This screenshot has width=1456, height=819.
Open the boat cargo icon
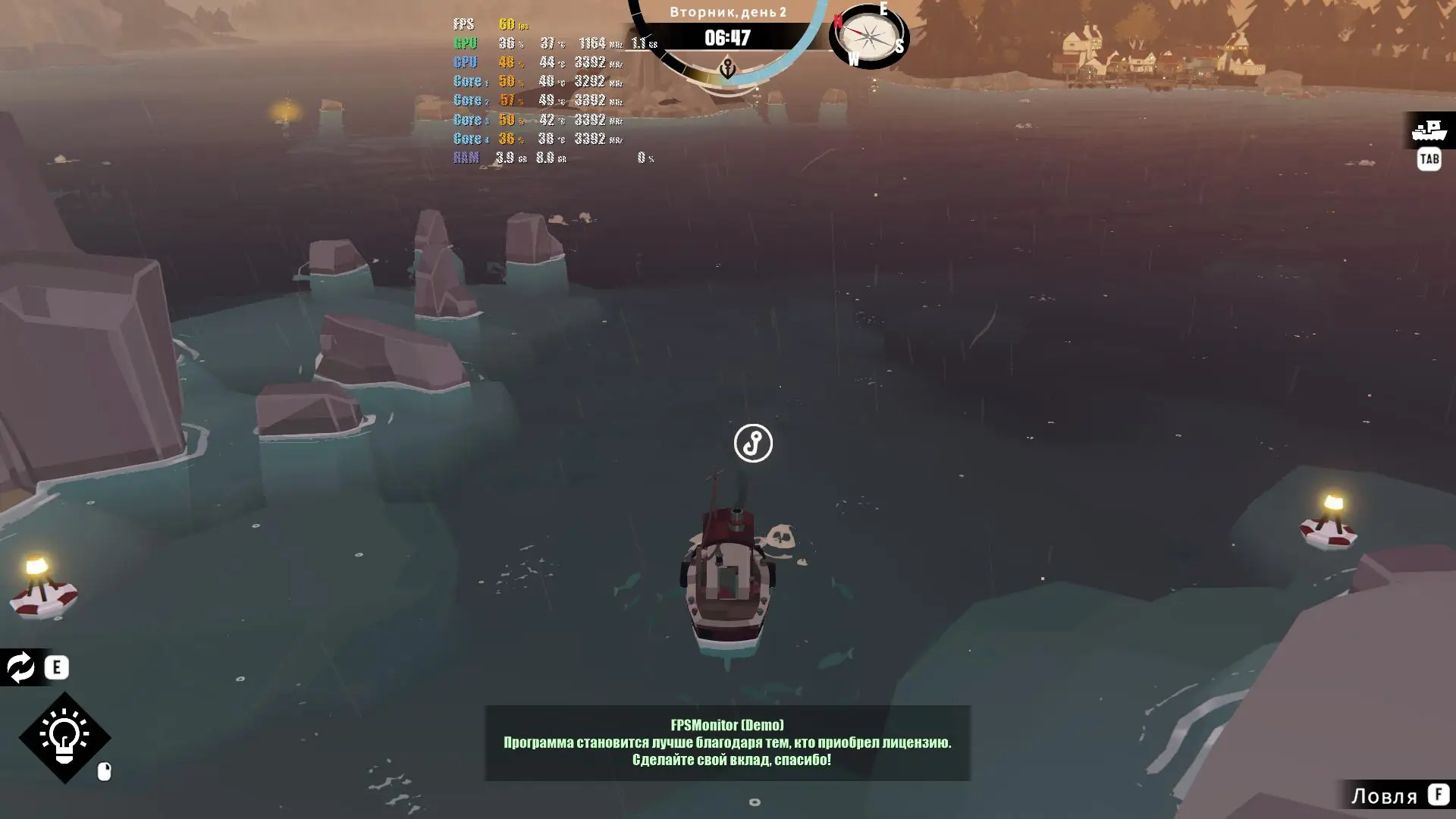[x=1429, y=130]
